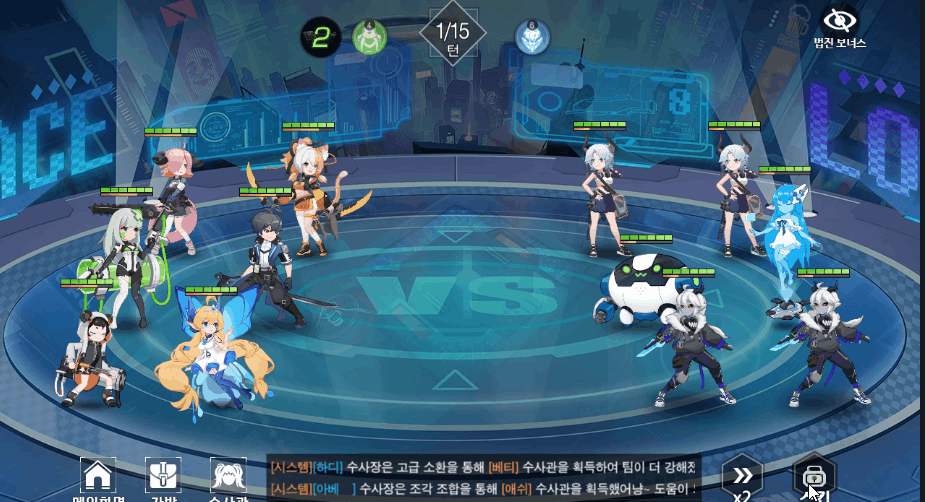Open the bag (가방) menu

click(x=163, y=476)
